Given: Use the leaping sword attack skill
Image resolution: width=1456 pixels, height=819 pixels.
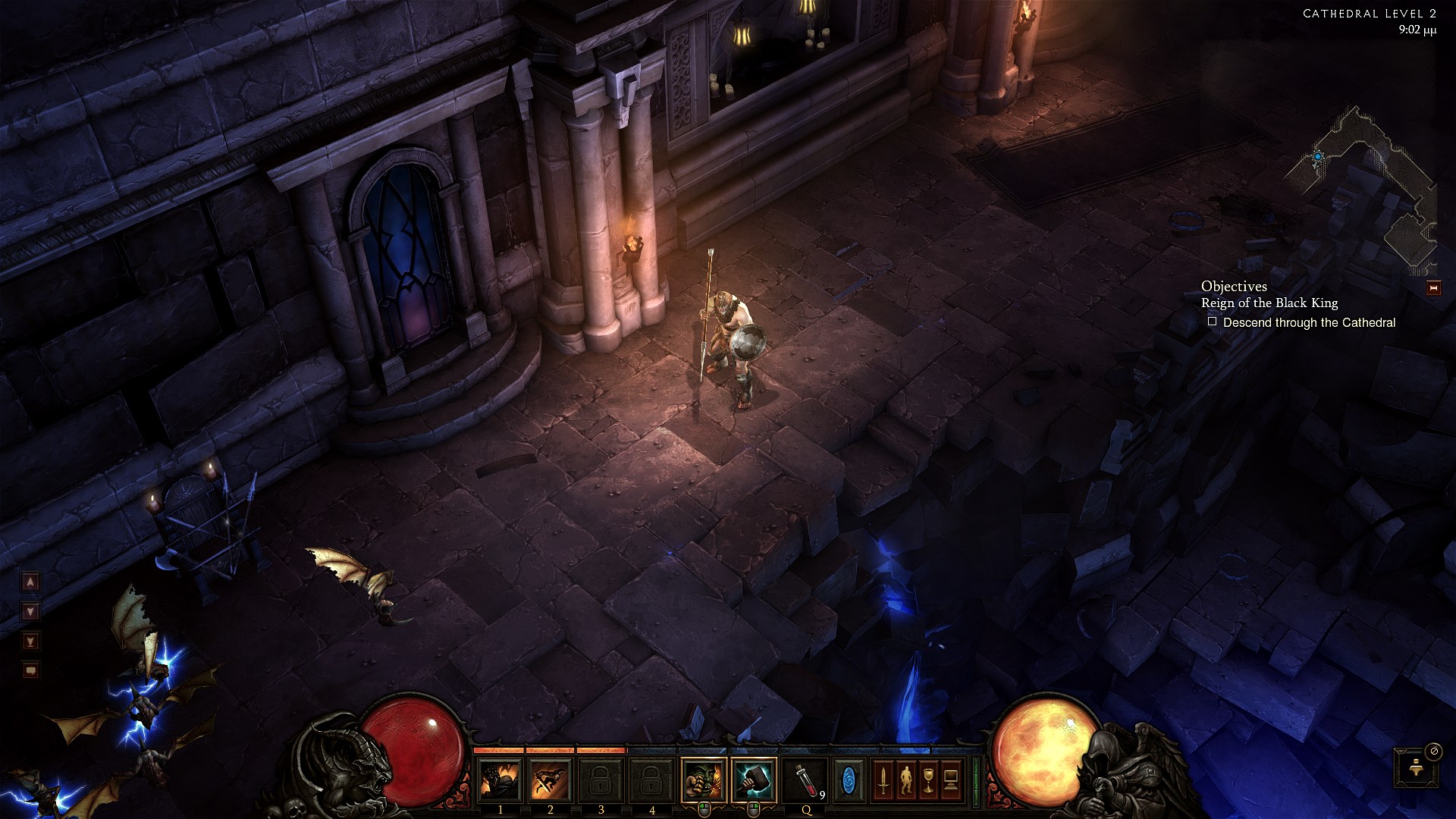Looking at the screenshot, I should (x=551, y=780).
